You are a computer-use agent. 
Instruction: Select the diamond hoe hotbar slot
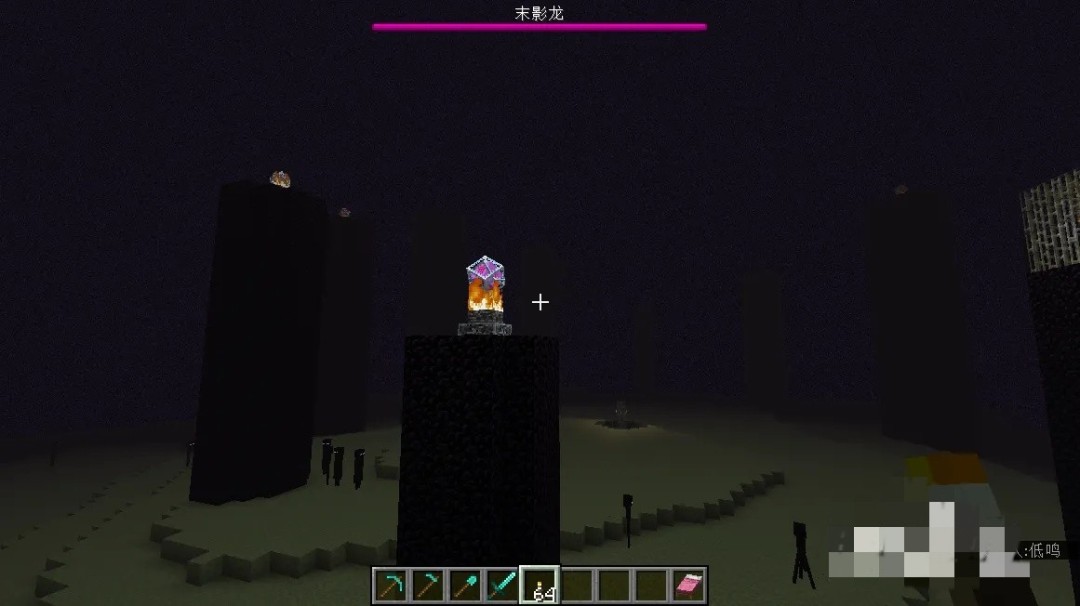(427, 585)
